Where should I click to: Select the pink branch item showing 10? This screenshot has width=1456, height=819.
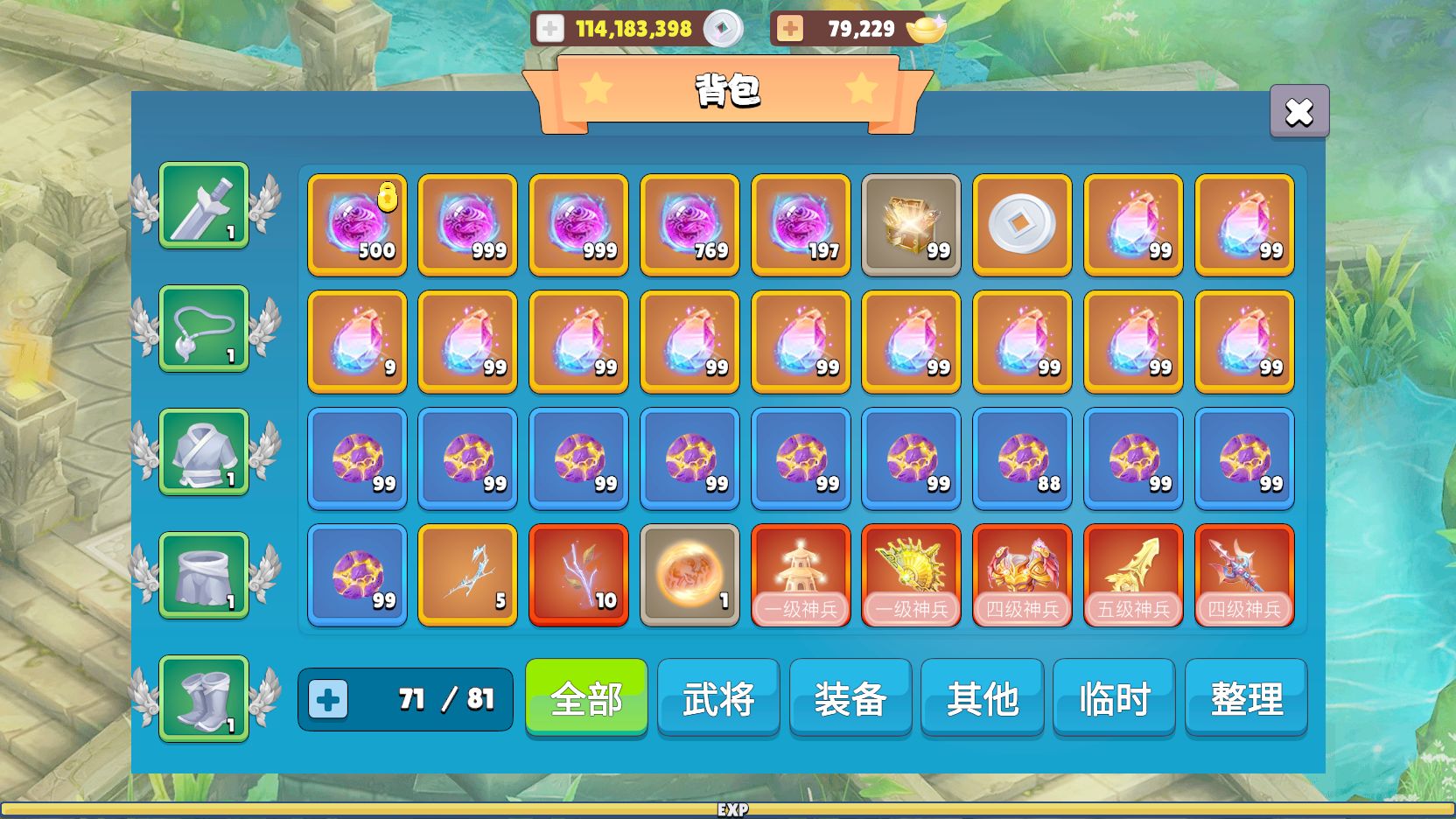(x=578, y=574)
